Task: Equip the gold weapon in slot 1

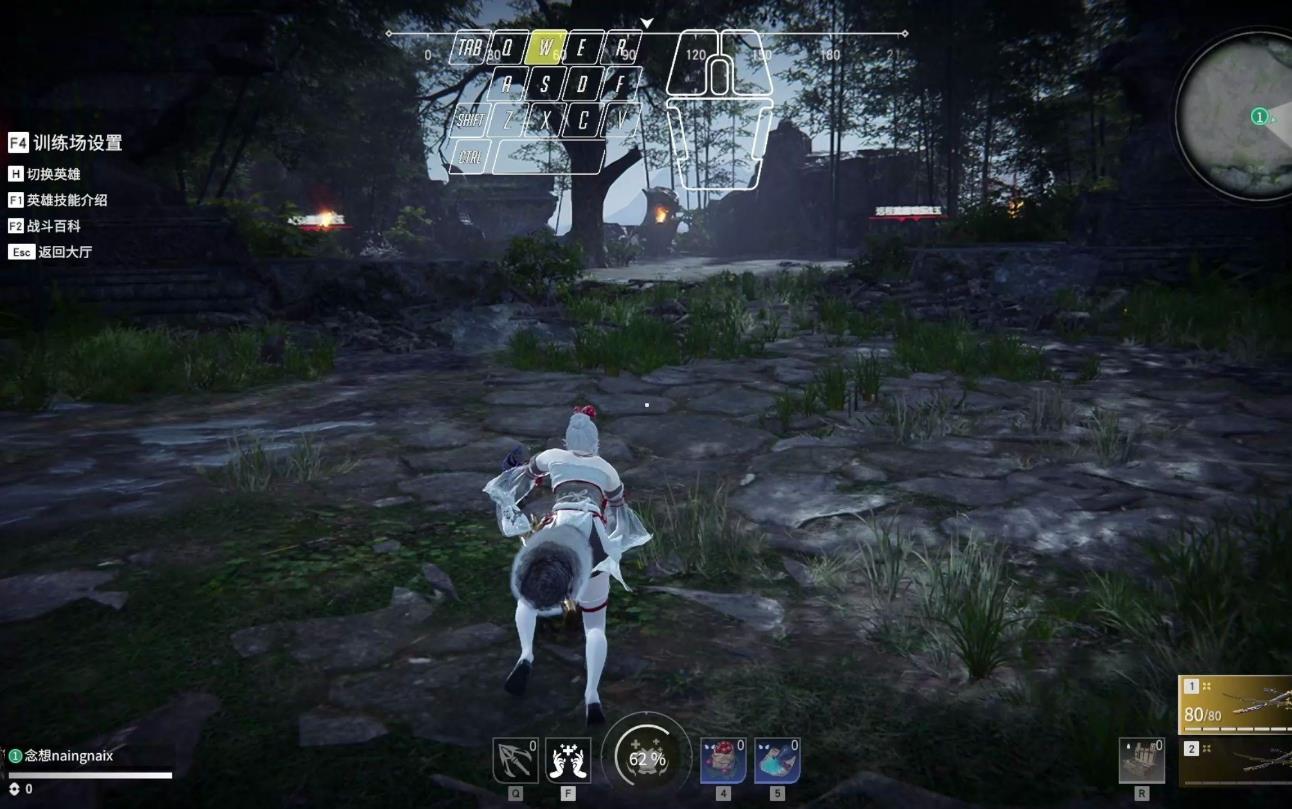Action: [x=1236, y=704]
